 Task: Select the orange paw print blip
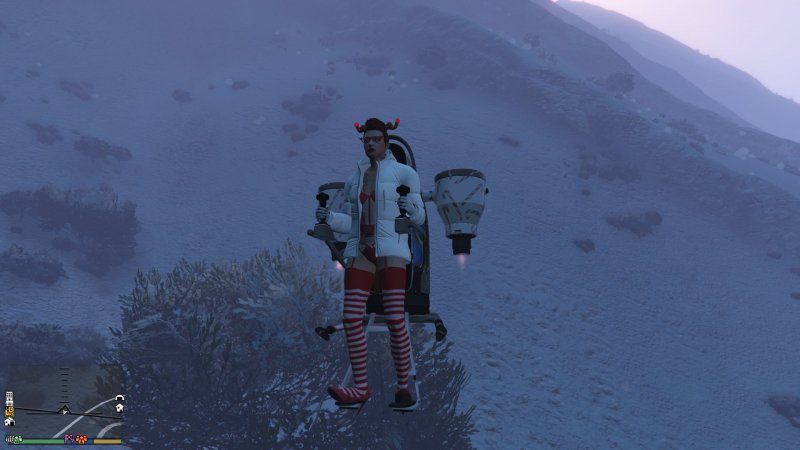coord(81,439)
